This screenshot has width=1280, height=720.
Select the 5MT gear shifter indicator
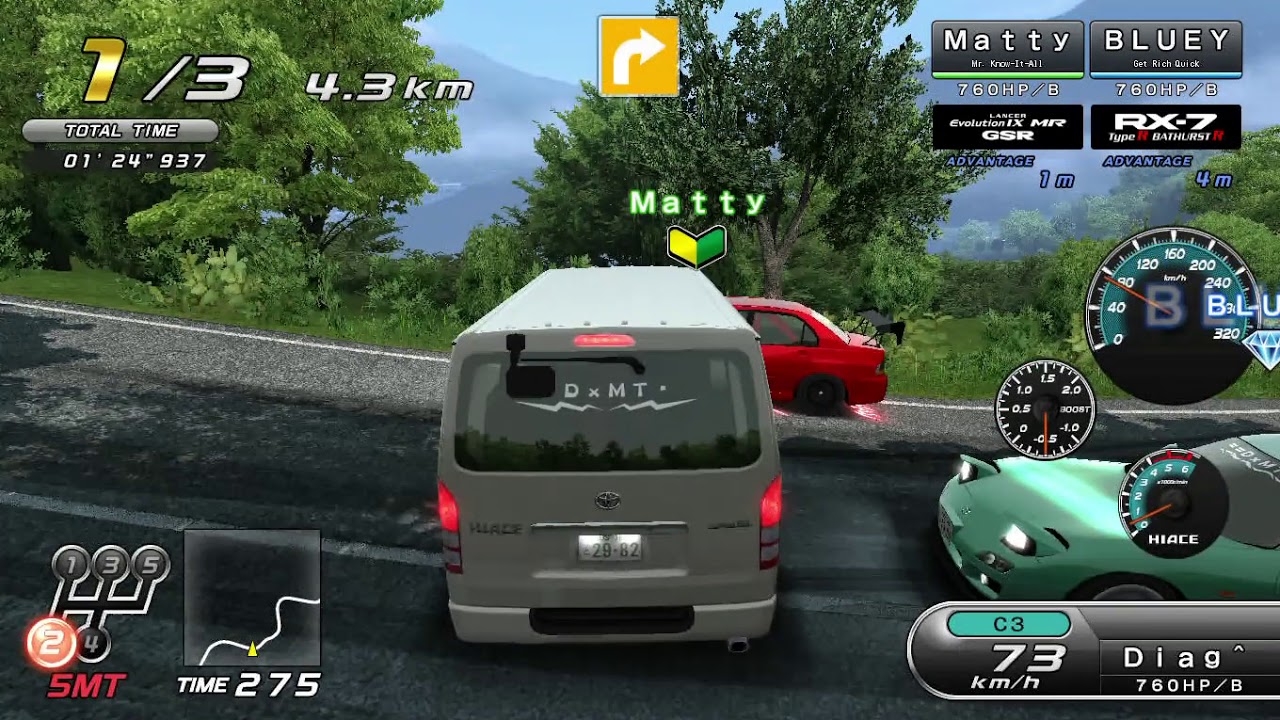tap(97, 613)
